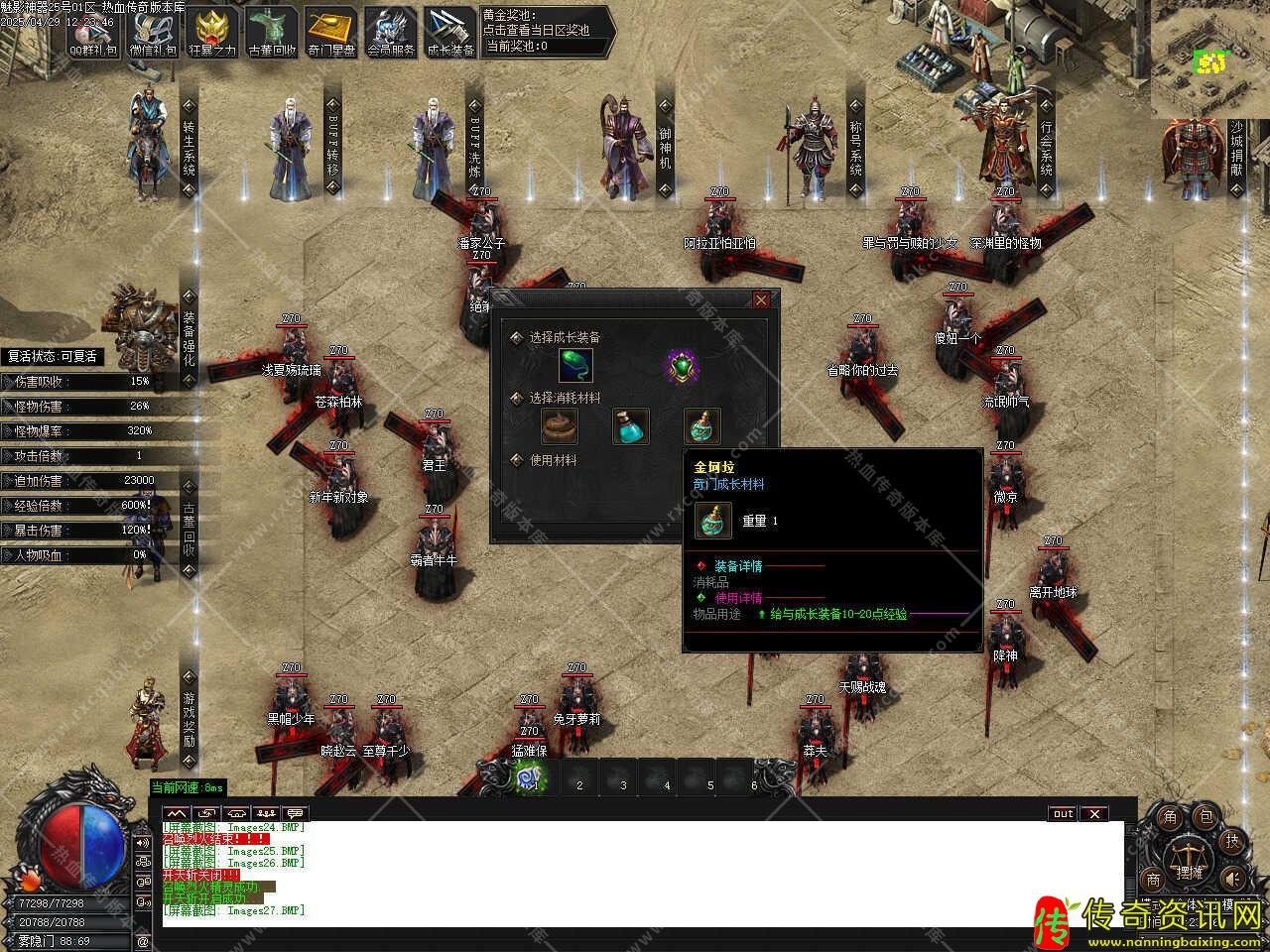1270x952 pixels.
Task: Select the green whip growth equipment
Action: pyautogui.click(x=575, y=366)
